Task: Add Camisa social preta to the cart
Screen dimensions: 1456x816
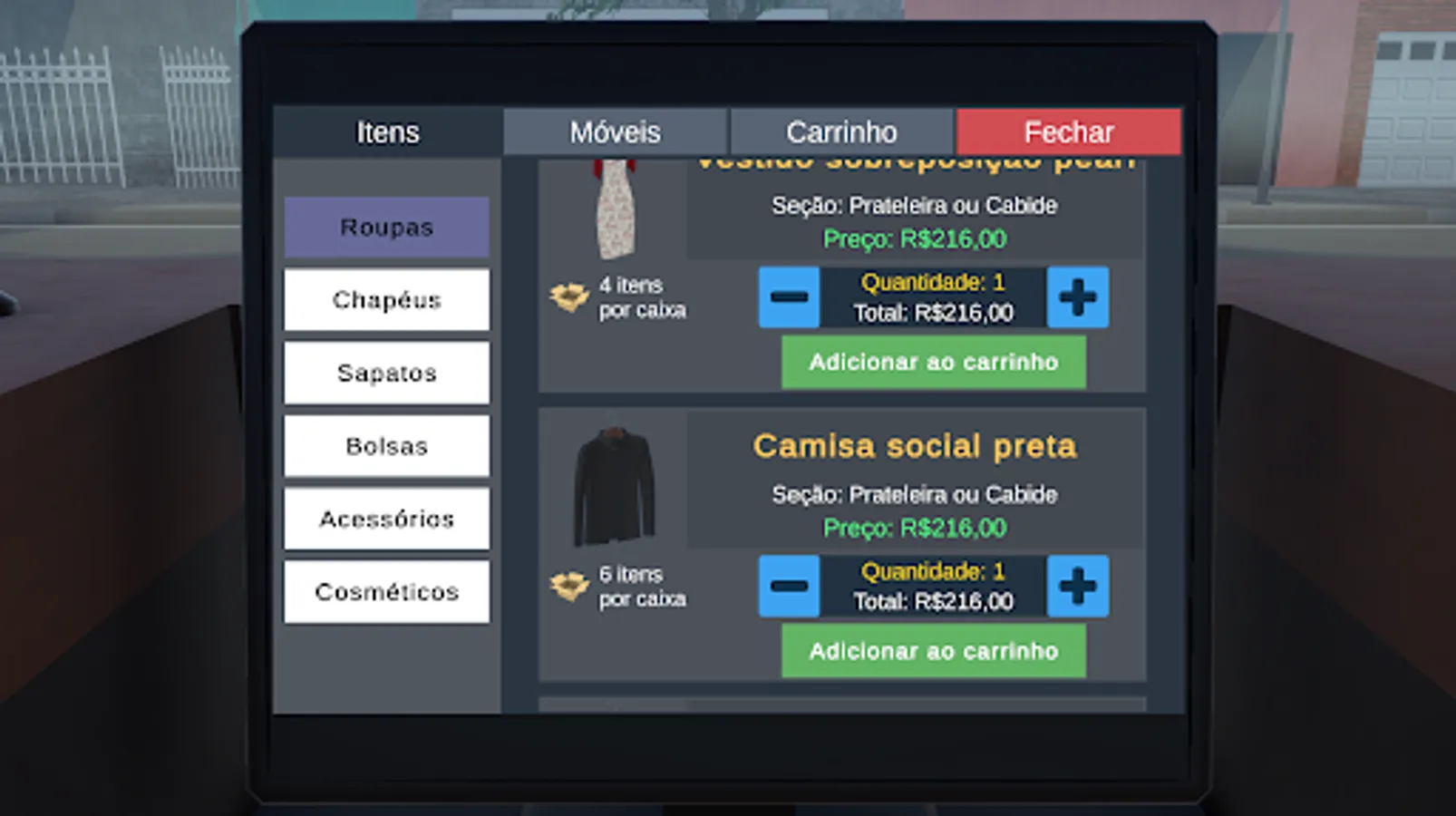Action: click(x=933, y=651)
